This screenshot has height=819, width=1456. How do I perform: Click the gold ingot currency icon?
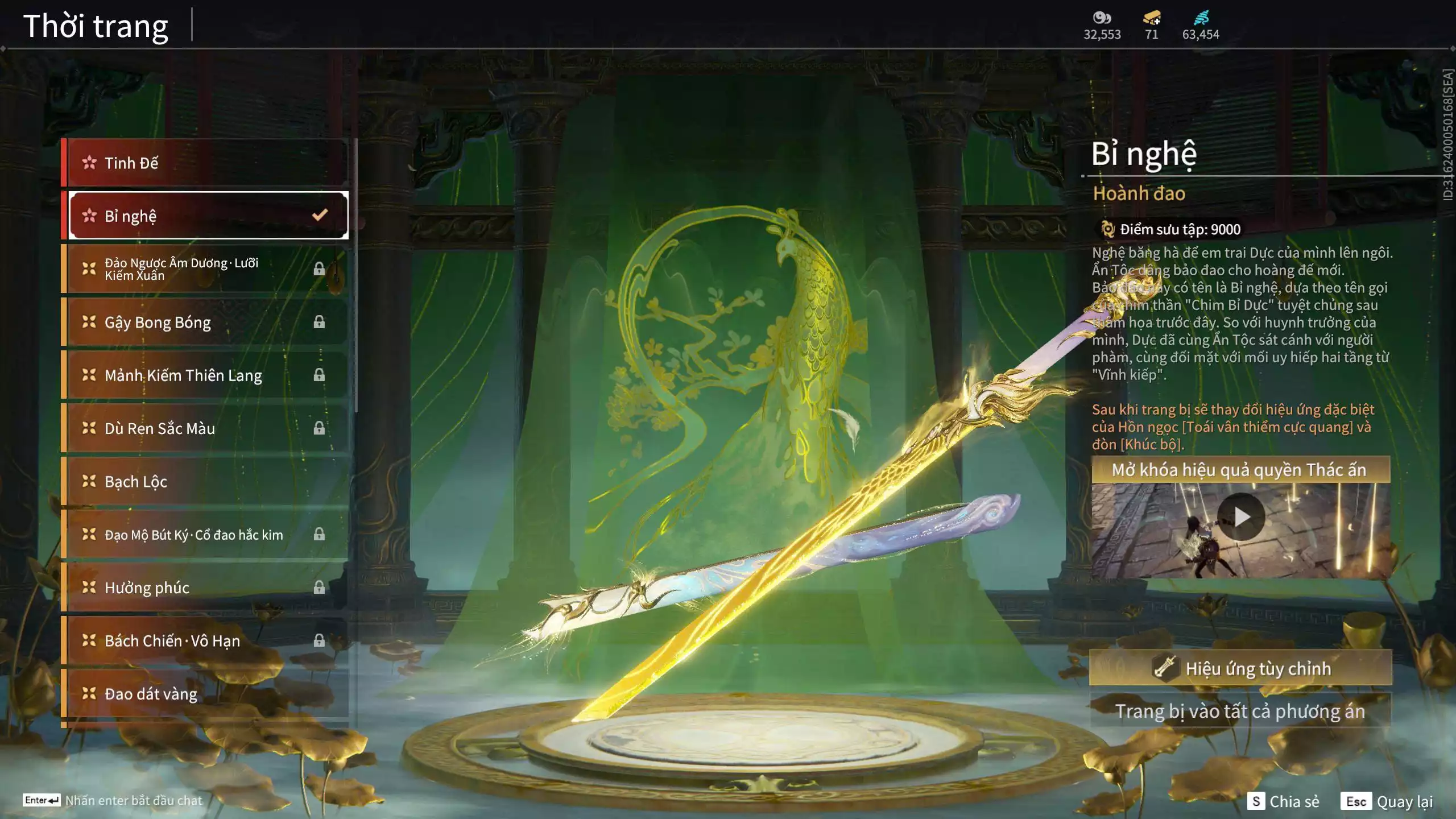(1152, 18)
